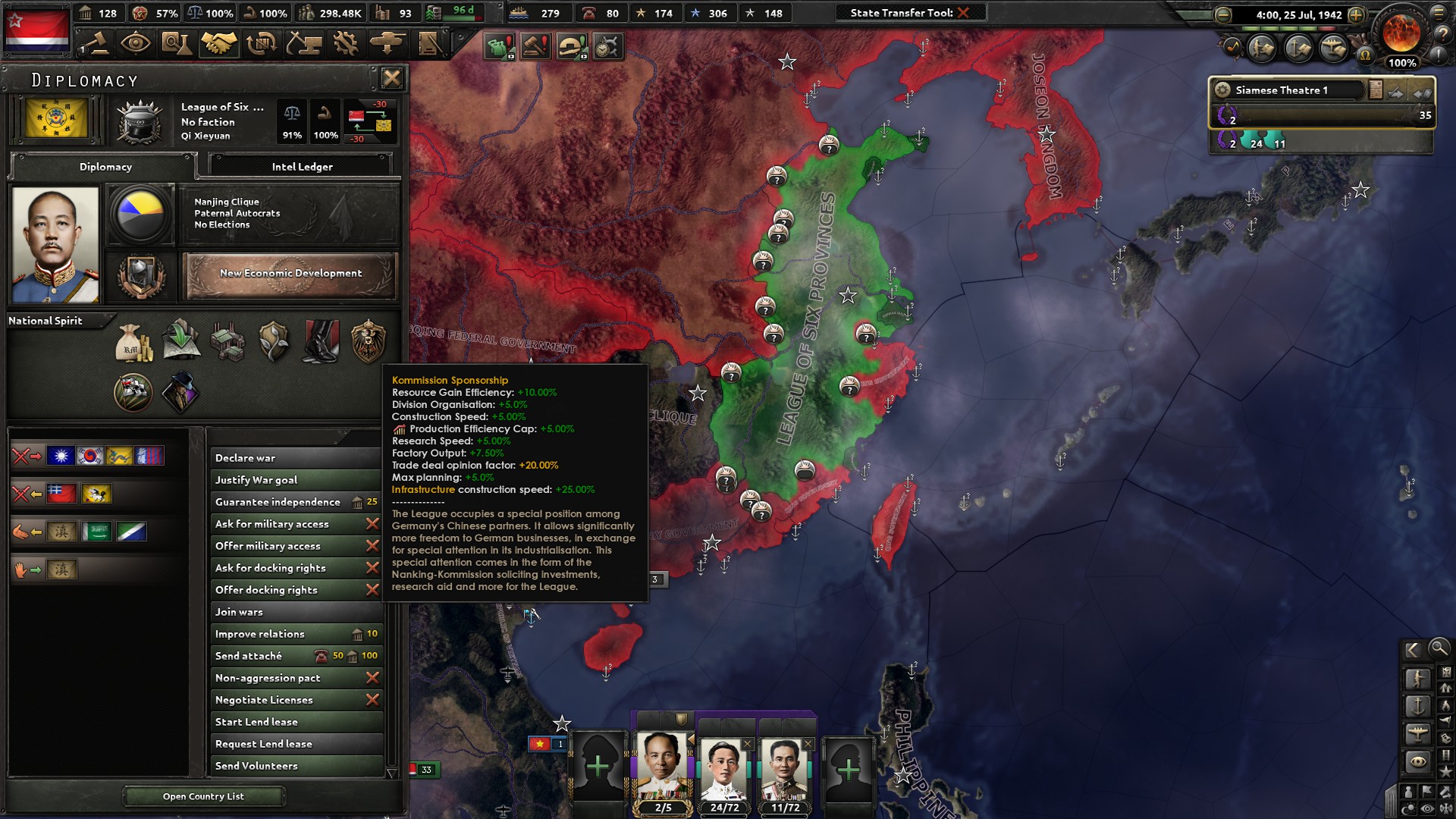Open the Trade menu with circular arrows icon

click(x=261, y=43)
